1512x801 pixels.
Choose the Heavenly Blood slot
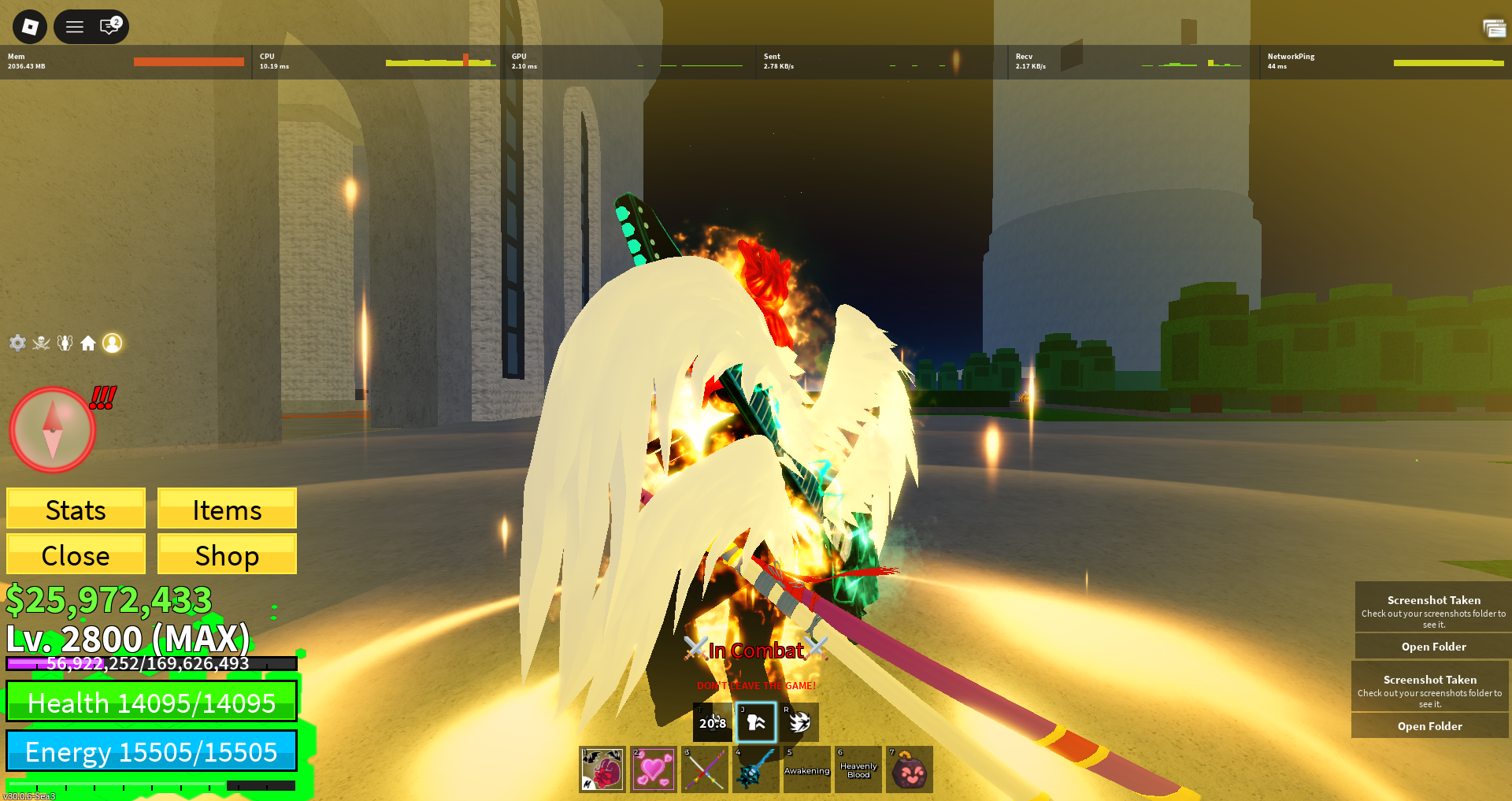pos(858,769)
